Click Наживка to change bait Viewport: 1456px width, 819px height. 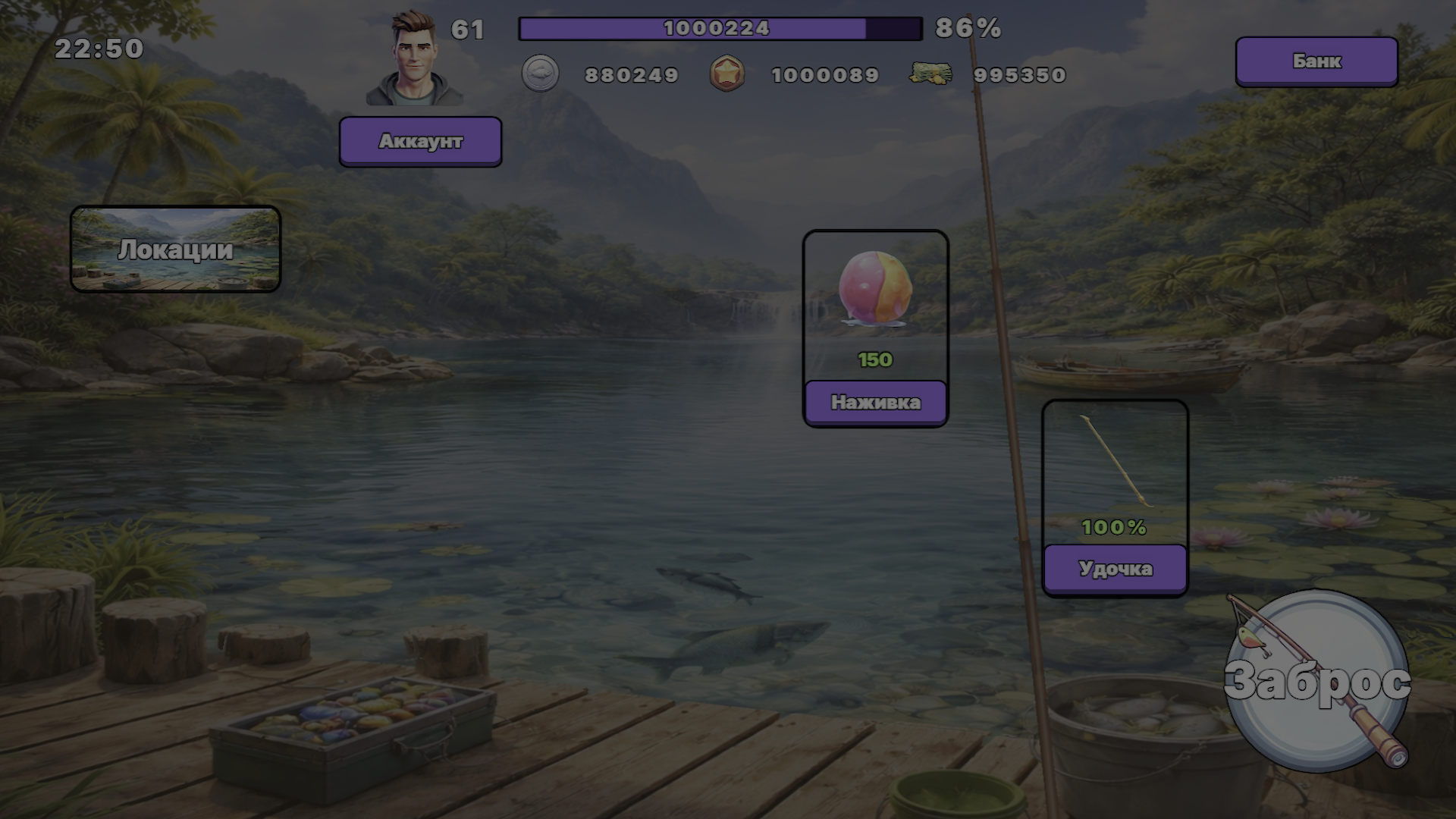pyautogui.click(x=875, y=403)
